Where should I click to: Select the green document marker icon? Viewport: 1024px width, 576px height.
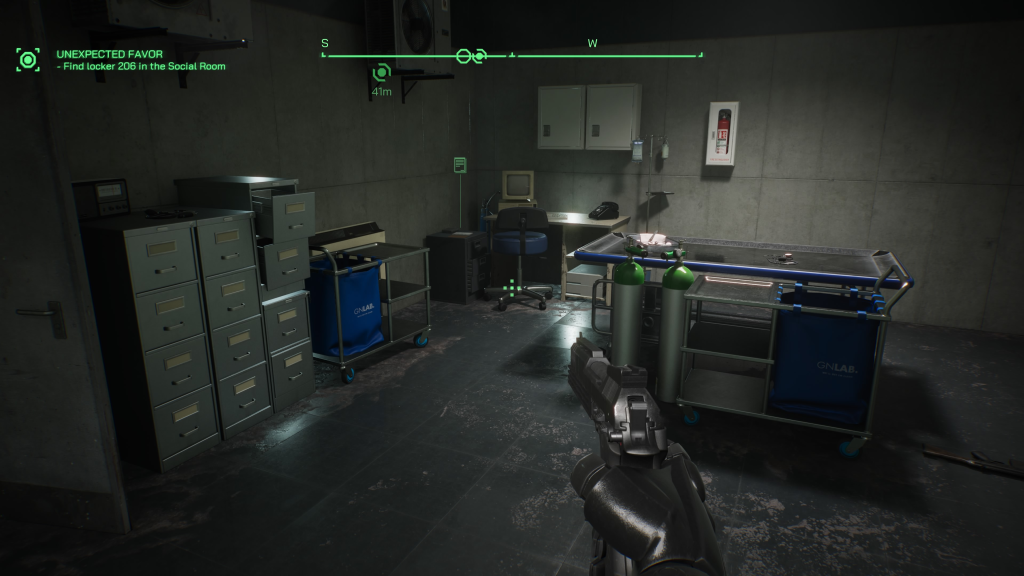tap(460, 164)
